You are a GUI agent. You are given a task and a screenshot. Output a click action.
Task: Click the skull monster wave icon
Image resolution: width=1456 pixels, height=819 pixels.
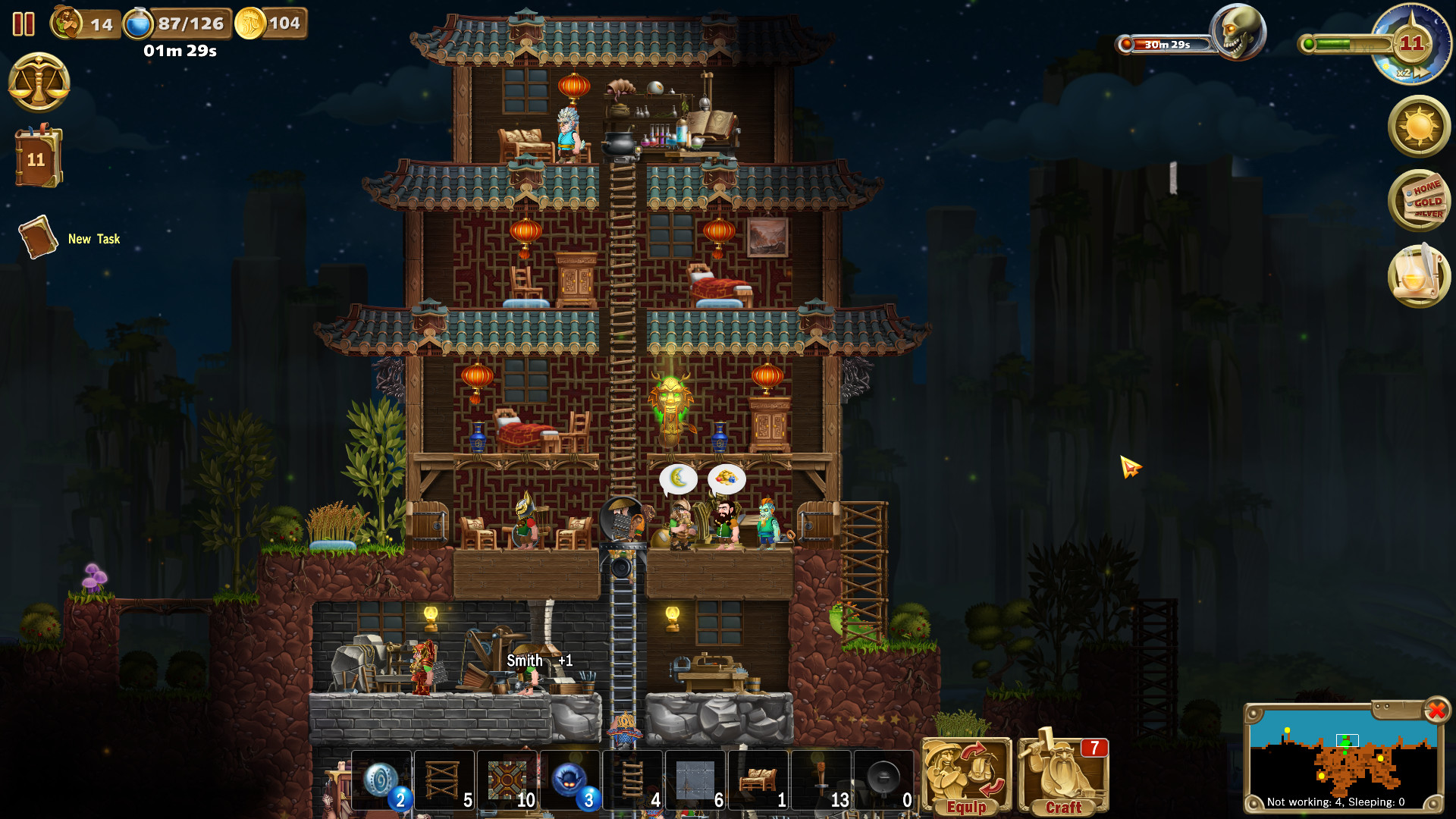[1237, 33]
